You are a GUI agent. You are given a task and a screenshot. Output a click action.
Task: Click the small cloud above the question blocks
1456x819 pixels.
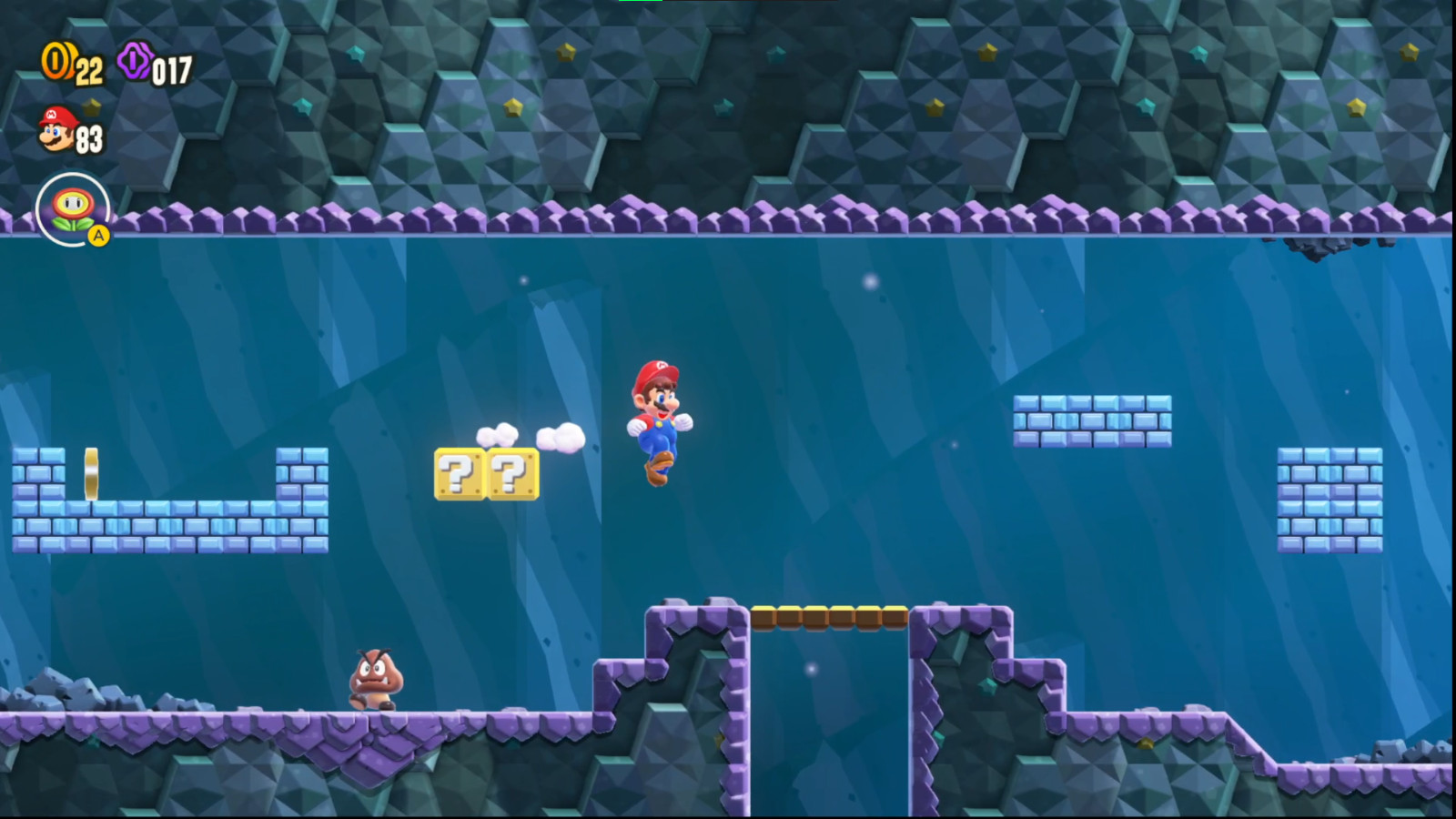(x=498, y=434)
